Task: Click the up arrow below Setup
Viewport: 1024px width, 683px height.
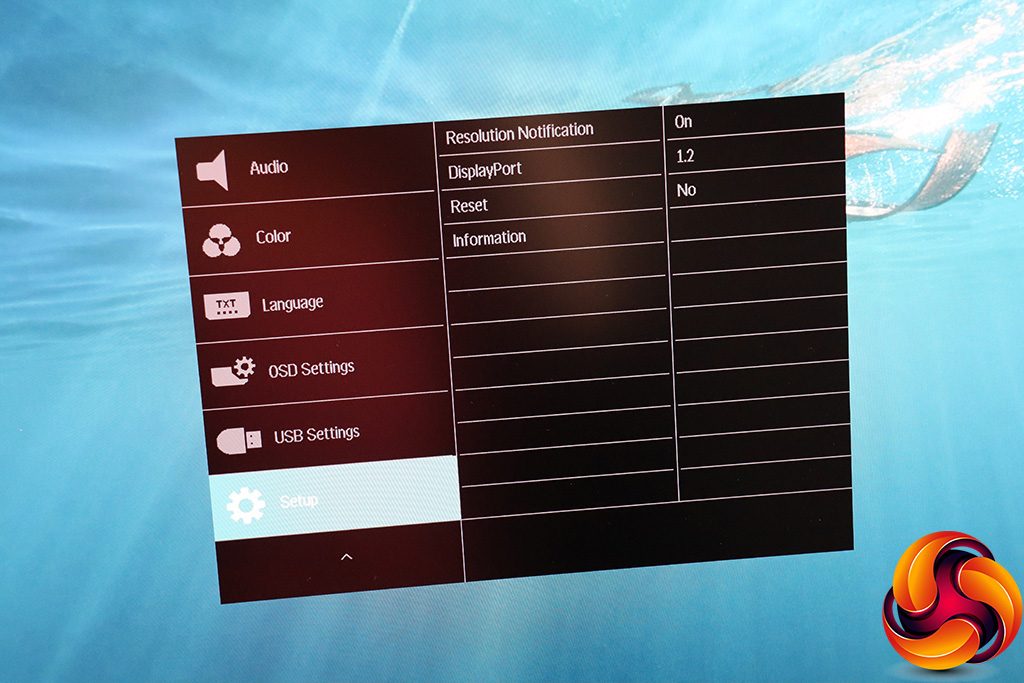Action: click(346, 556)
